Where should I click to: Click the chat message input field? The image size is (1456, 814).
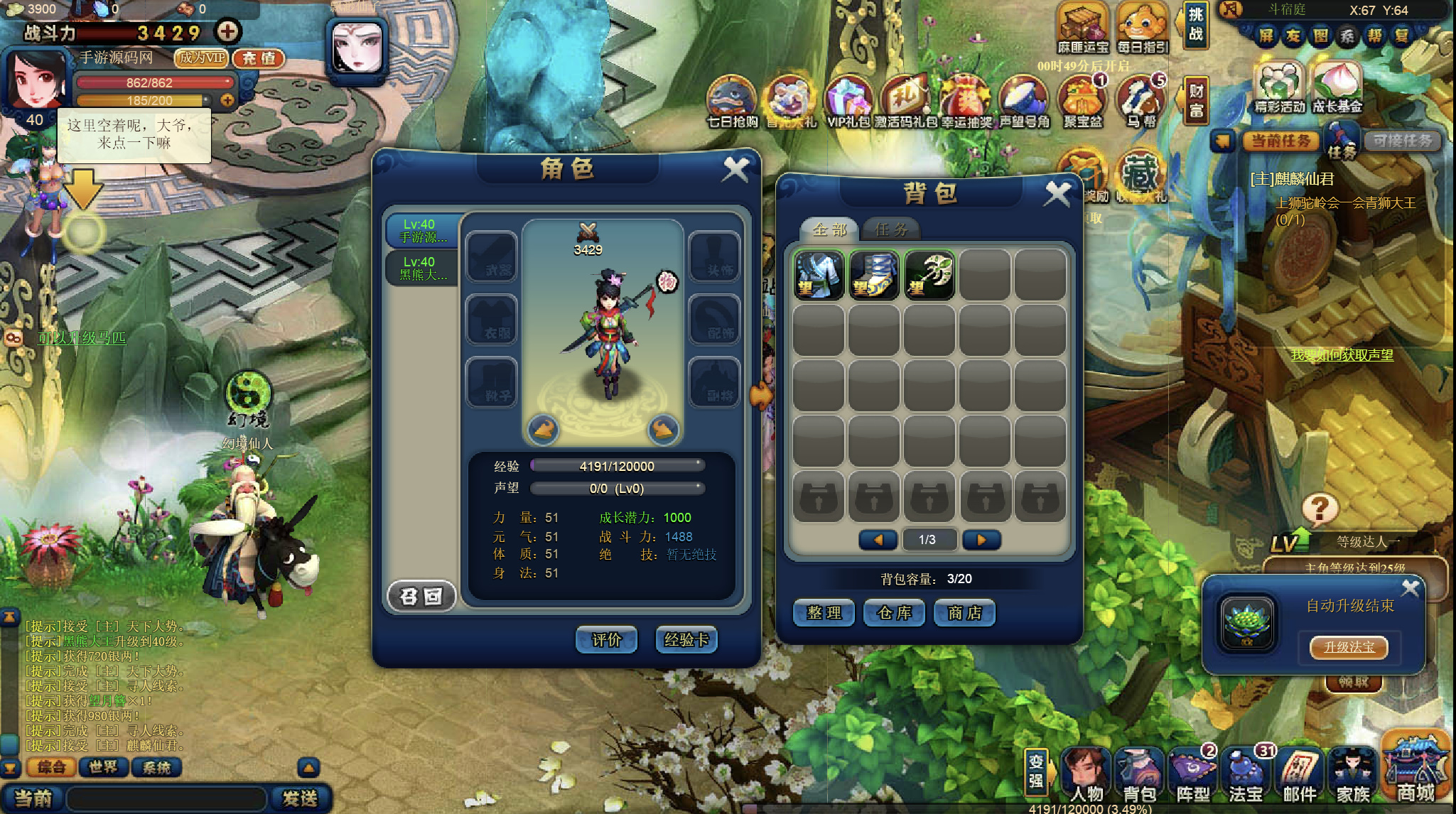tap(167, 798)
